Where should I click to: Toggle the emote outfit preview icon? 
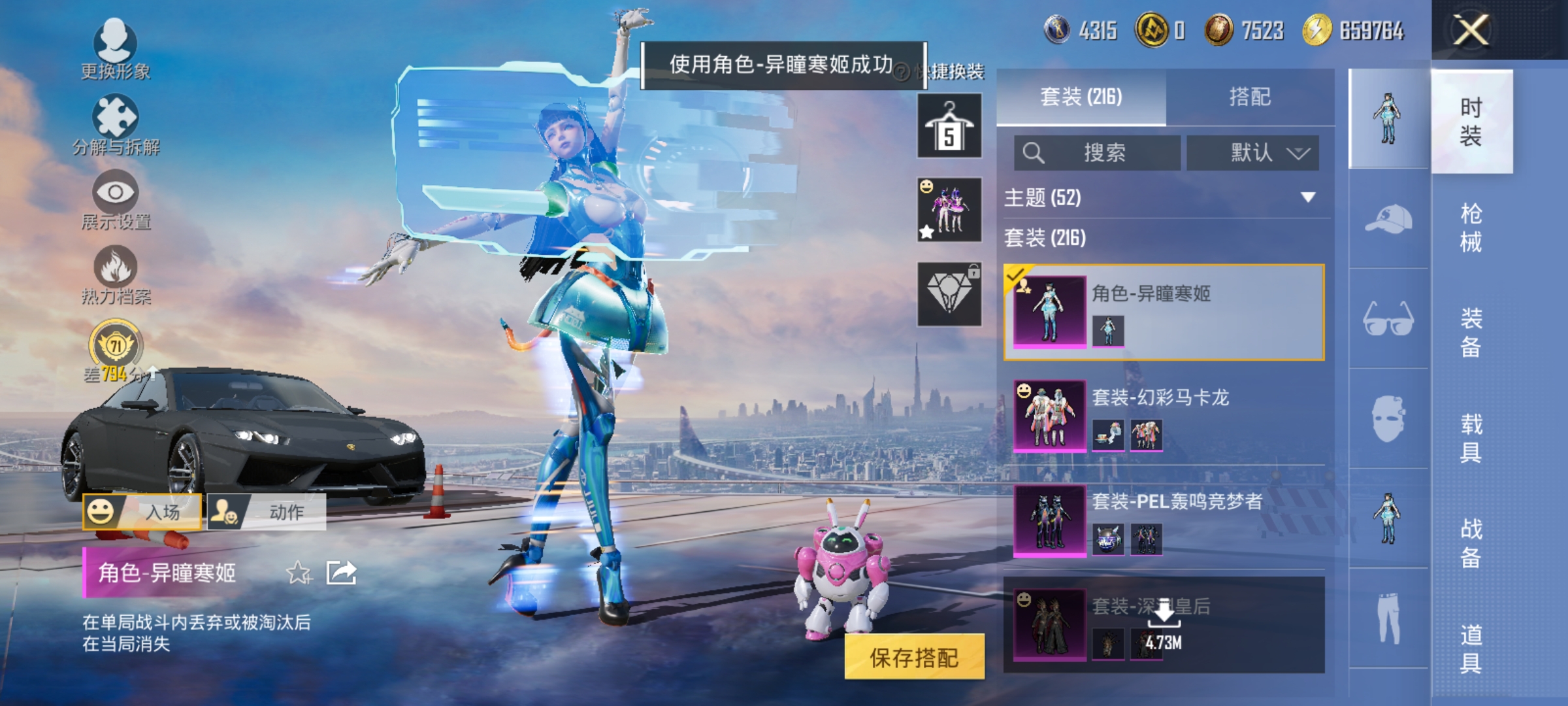[949, 209]
